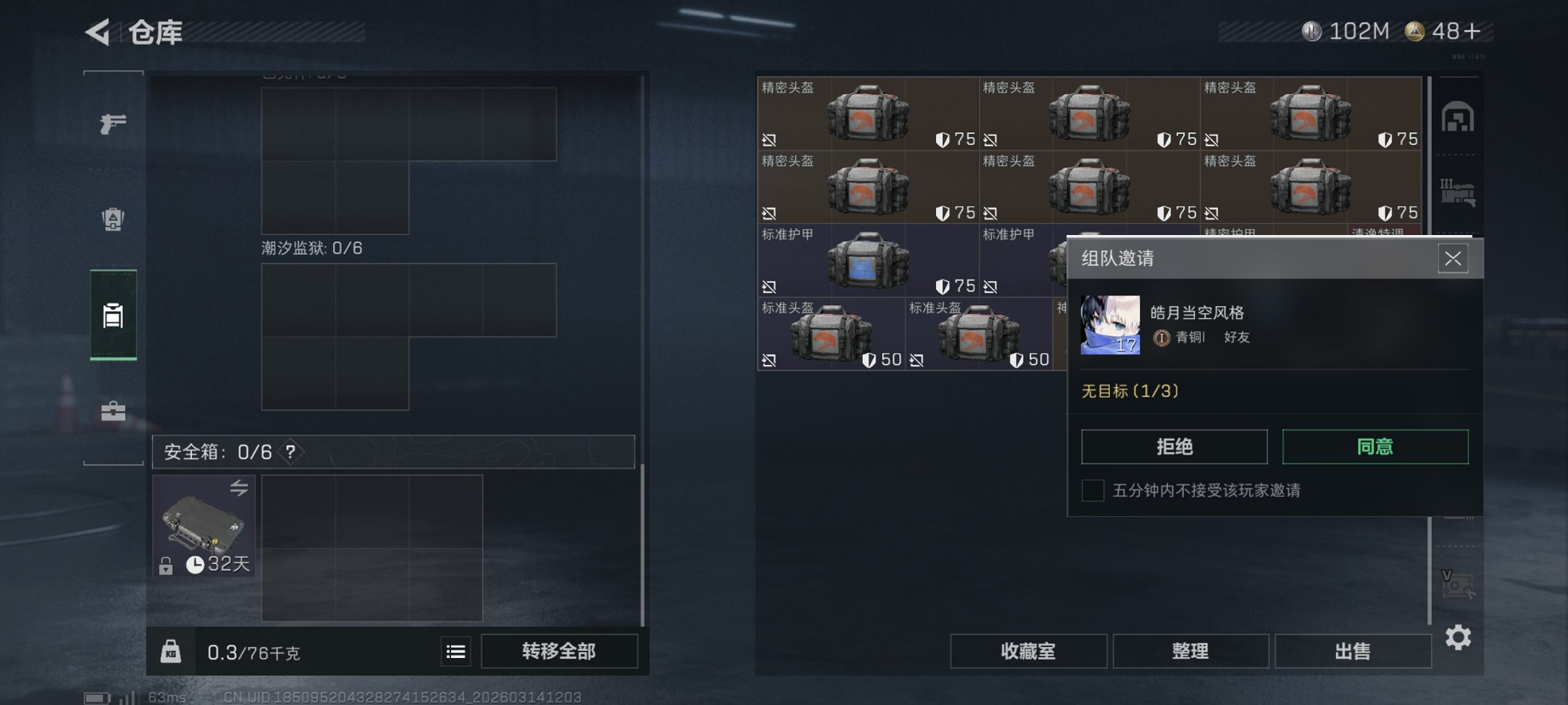The image size is (1568, 705).
Task: Close the 组队邀请 dialog with the X
Action: coord(1454,258)
